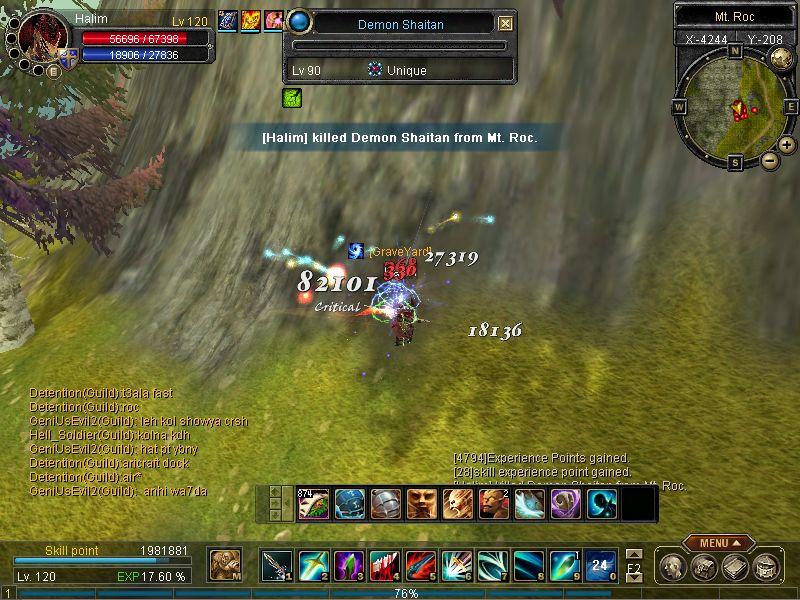The width and height of the screenshot is (800, 600).
Task: Activate the purple hooded figure skill icon
Action: pos(565,503)
